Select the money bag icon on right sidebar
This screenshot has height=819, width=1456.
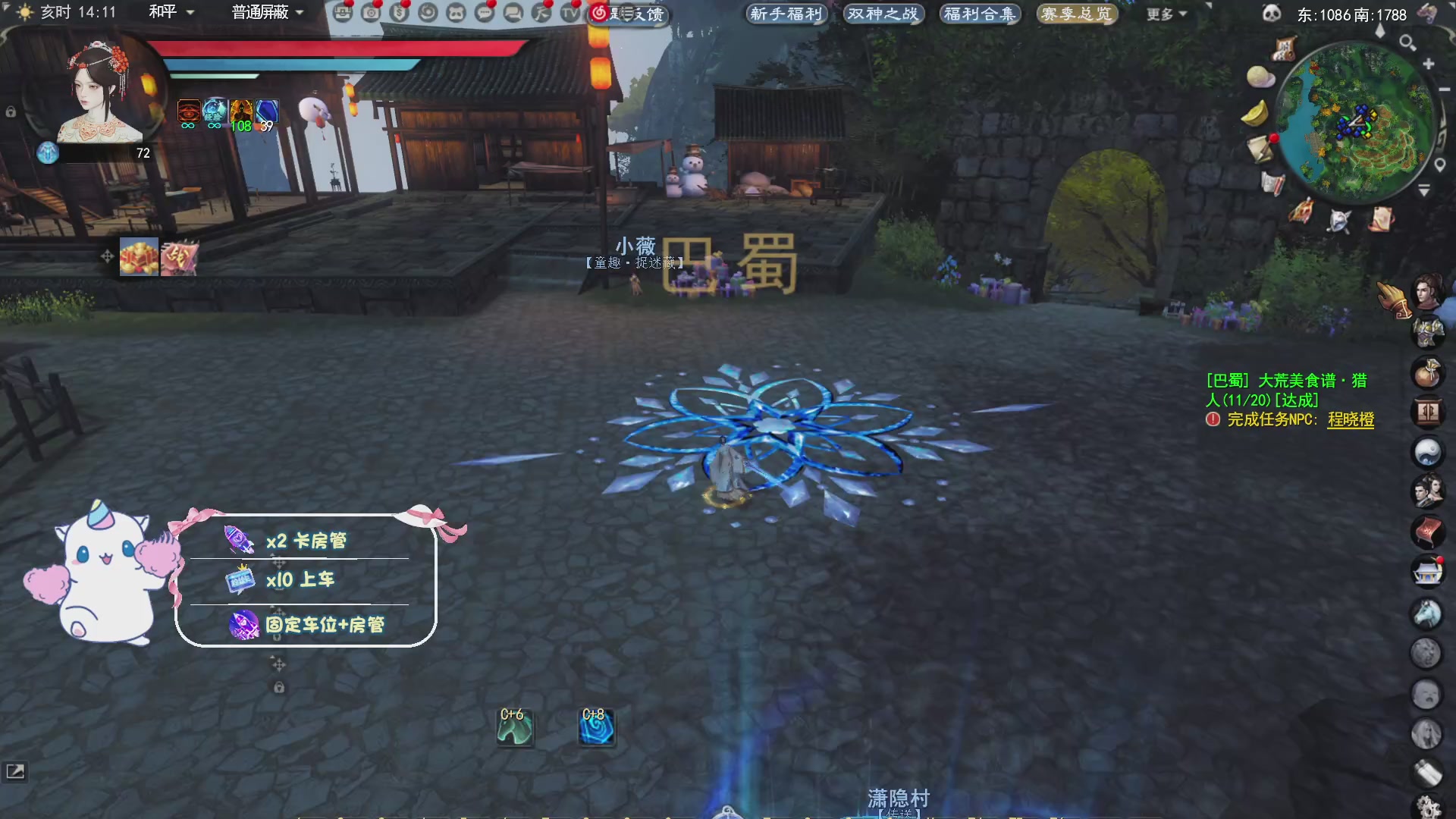pyautogui.click(x=1429, y=374)
